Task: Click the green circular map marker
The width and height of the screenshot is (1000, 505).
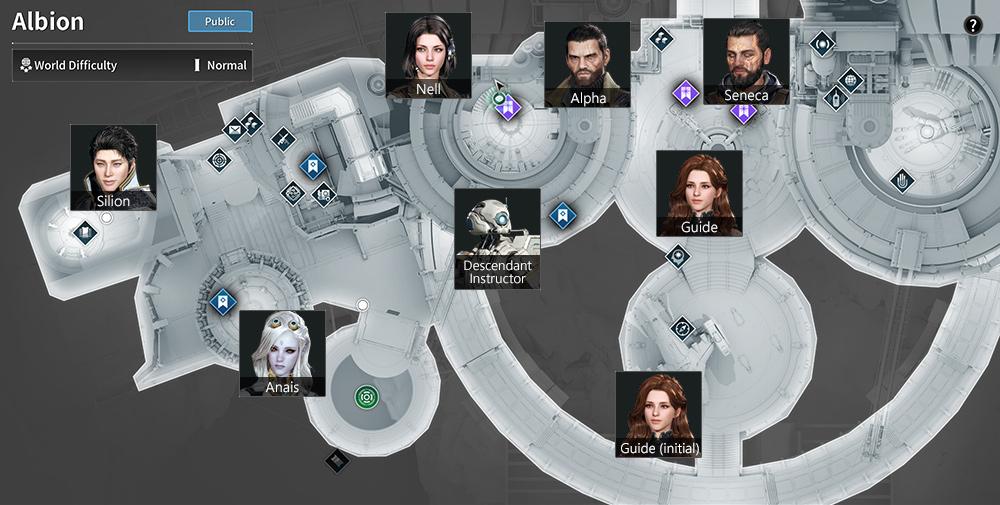Action: point(367,397)
